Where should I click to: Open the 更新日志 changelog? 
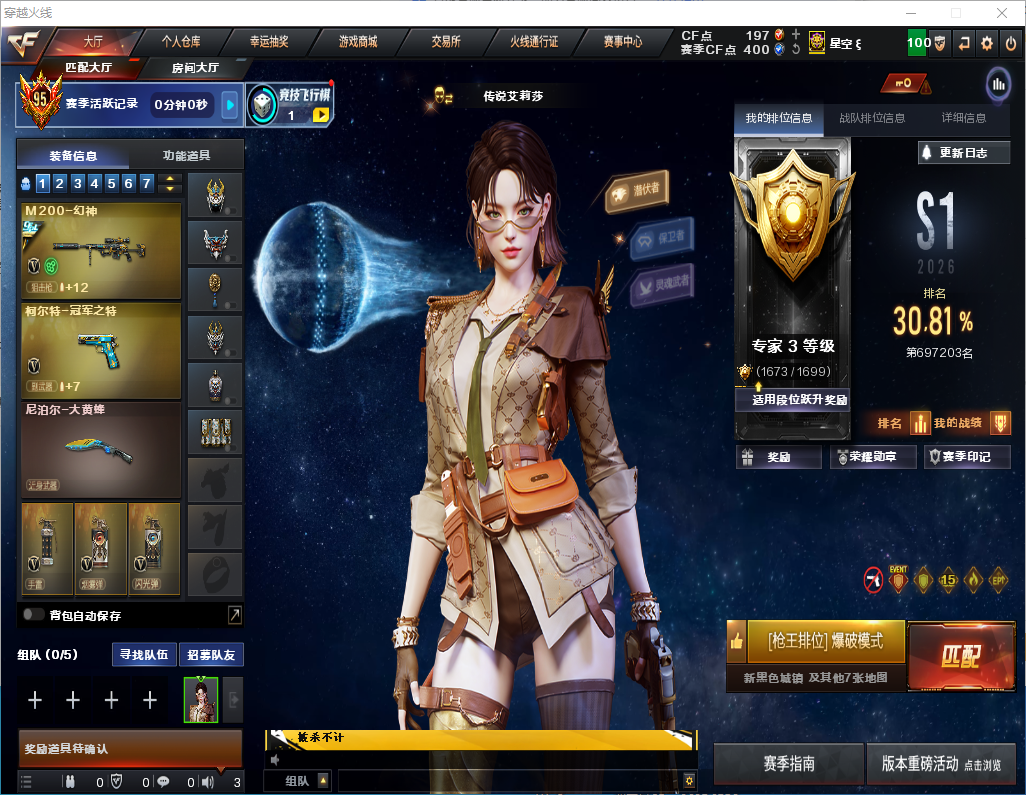964,153
